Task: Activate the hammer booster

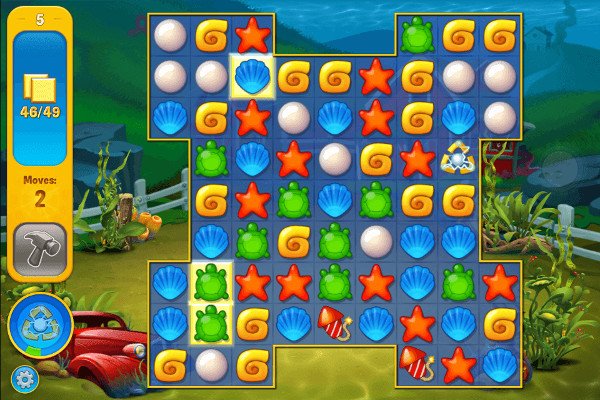Action: coord(40,249)
